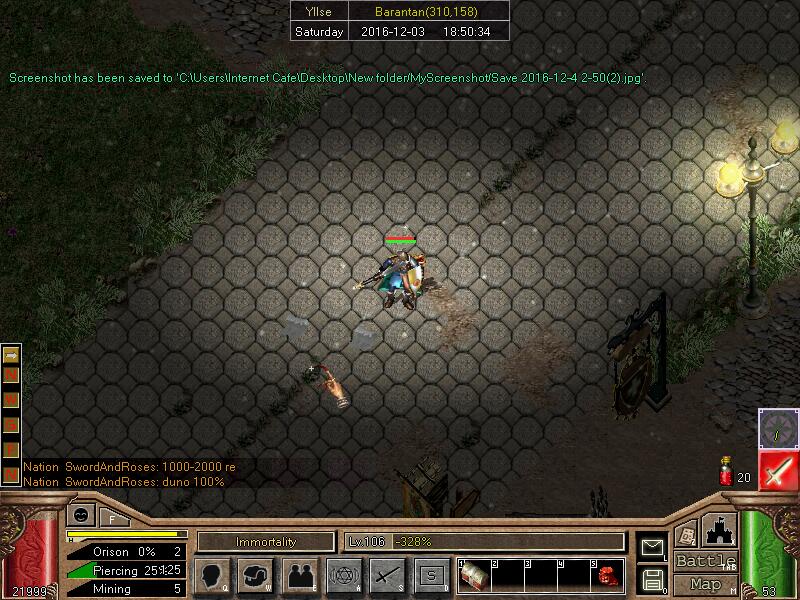Open the character head profile button

(x=212, y=575)
